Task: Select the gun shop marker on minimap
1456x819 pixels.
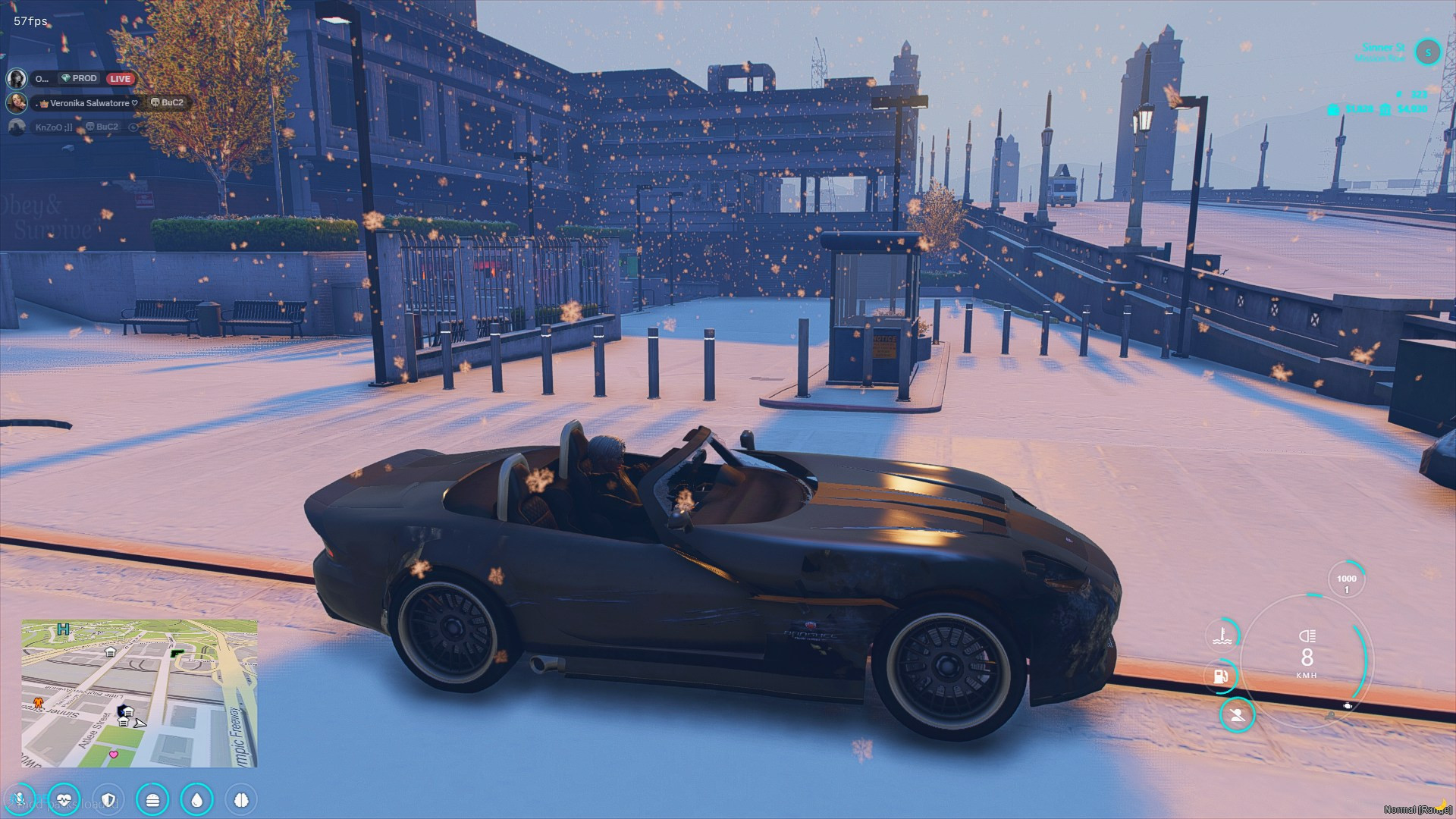Action: tap(177, 652)
